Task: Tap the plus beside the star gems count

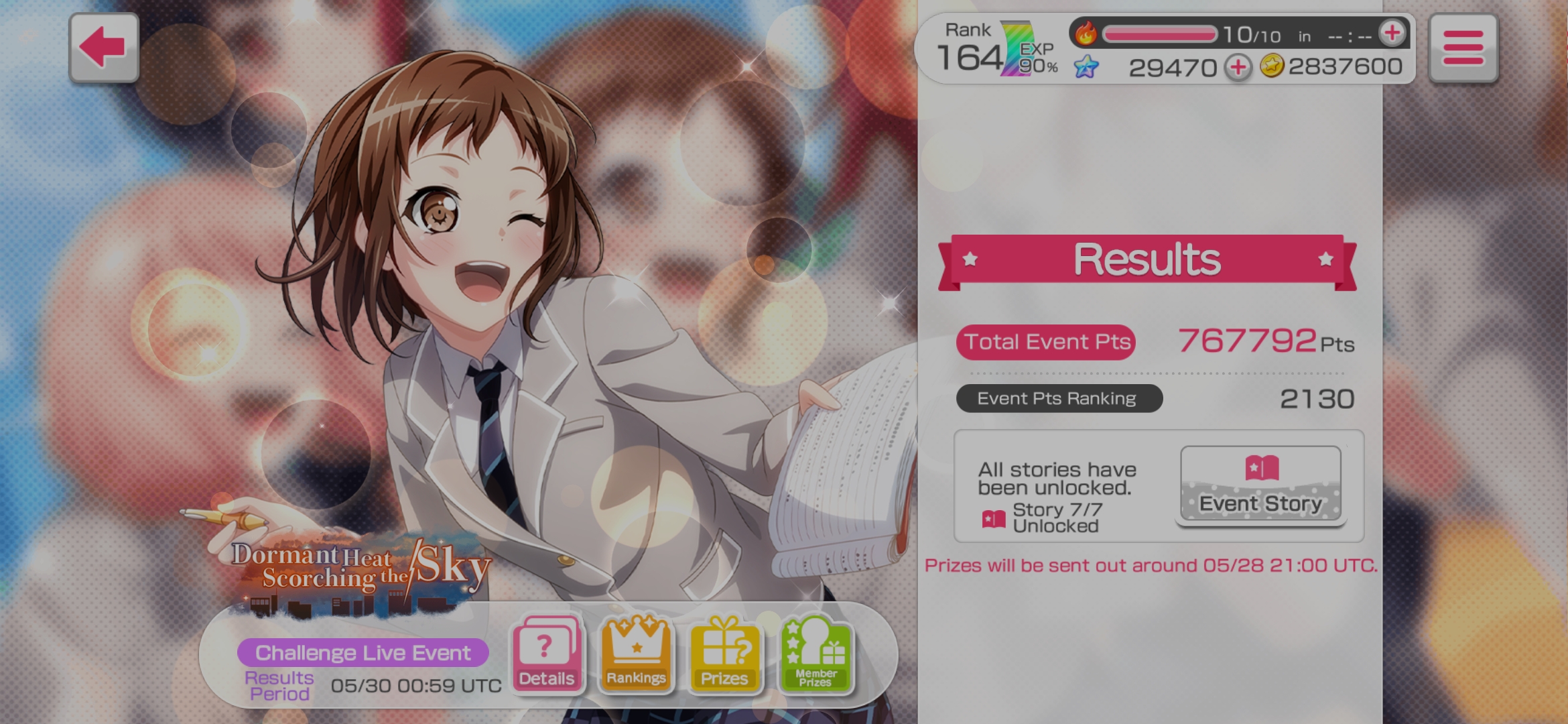Action: (1238, 67)
